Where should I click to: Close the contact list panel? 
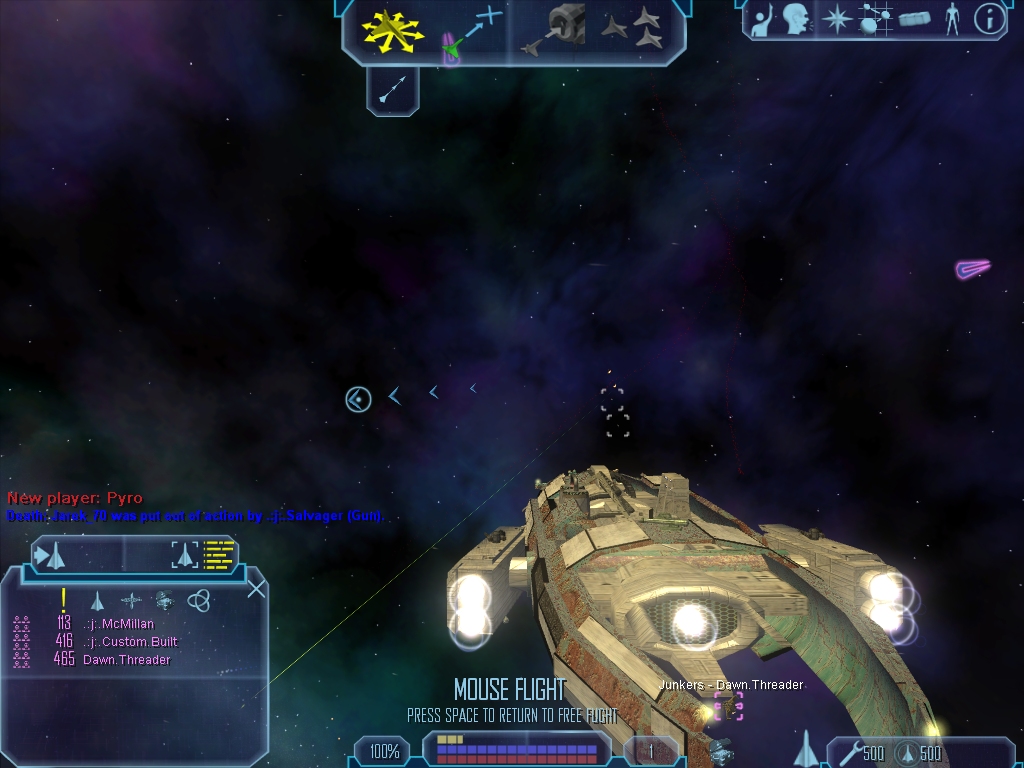pos(256,589)
